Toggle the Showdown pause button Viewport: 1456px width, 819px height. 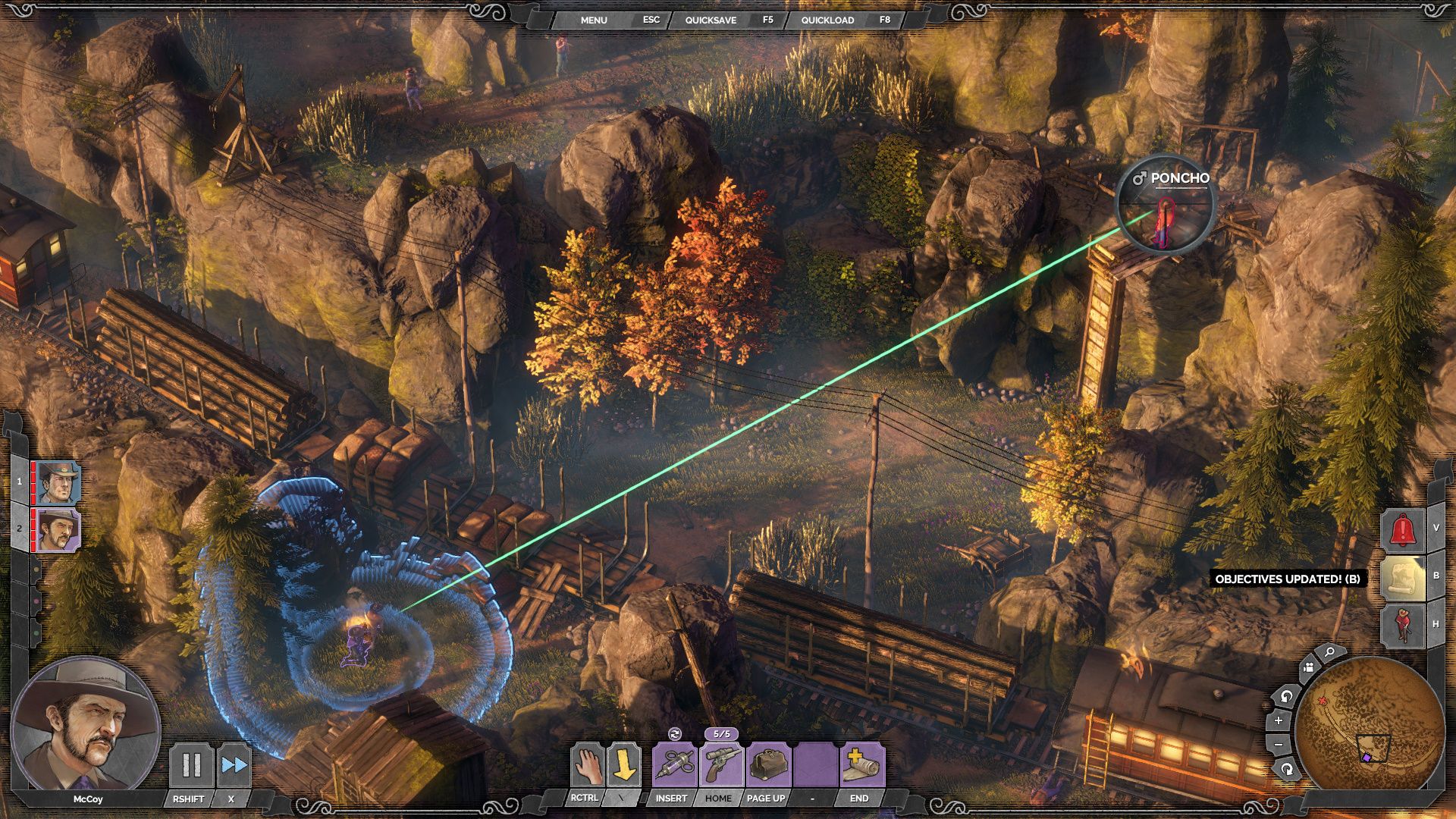pyautogui.click(x=190, y=764)
